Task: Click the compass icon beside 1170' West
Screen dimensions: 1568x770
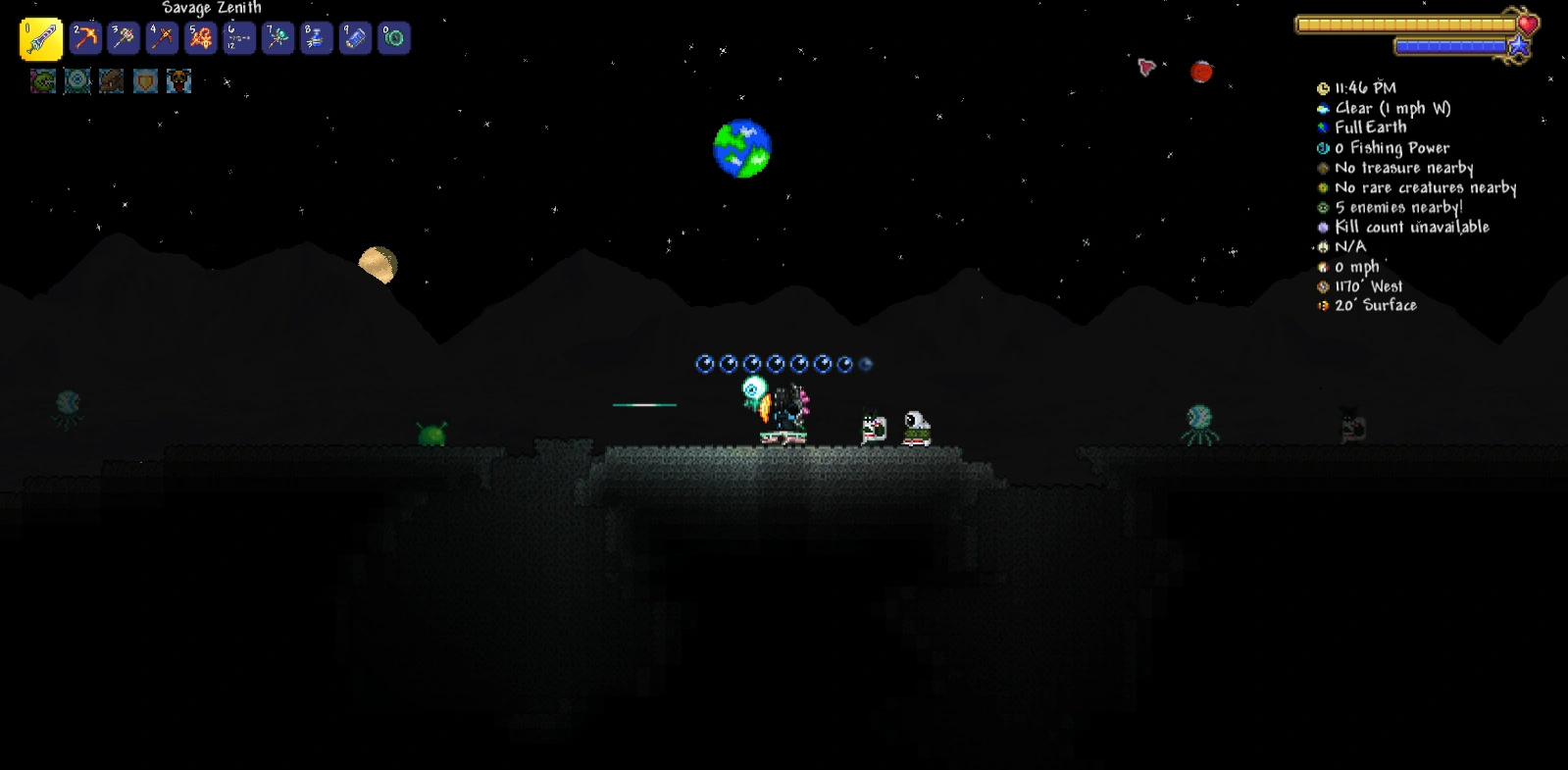Action: [x=1323, y=285]
